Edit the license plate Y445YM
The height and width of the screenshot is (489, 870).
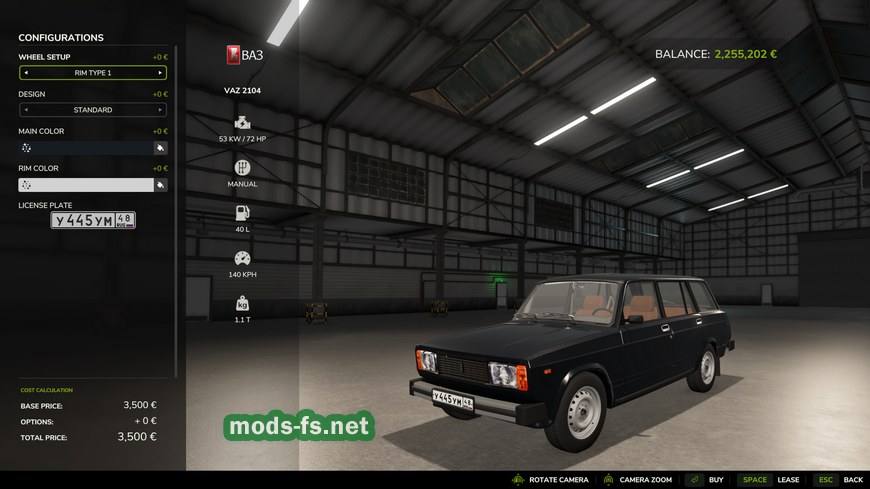(93, 220)
